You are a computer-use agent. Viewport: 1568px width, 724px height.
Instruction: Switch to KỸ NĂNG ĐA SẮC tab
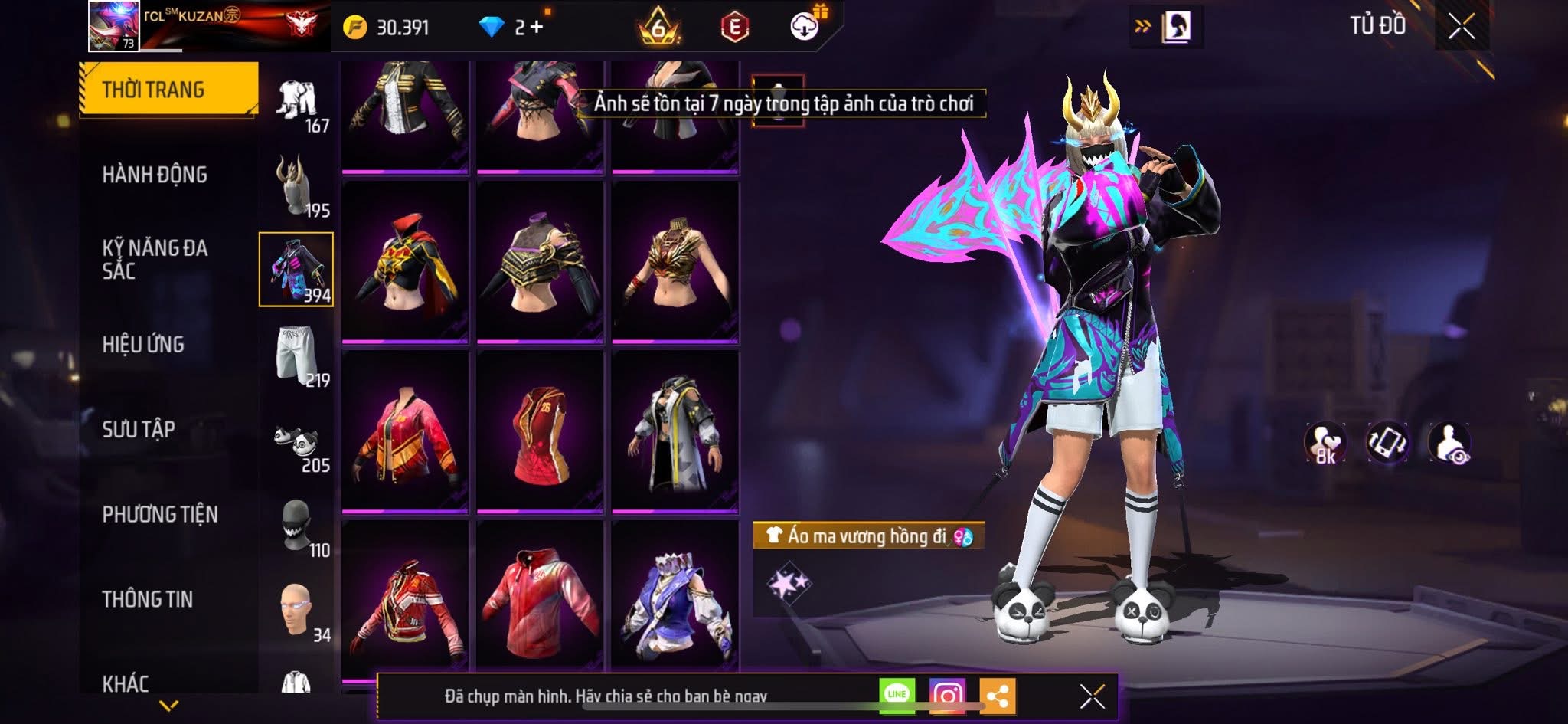click(x=155, y=259)
